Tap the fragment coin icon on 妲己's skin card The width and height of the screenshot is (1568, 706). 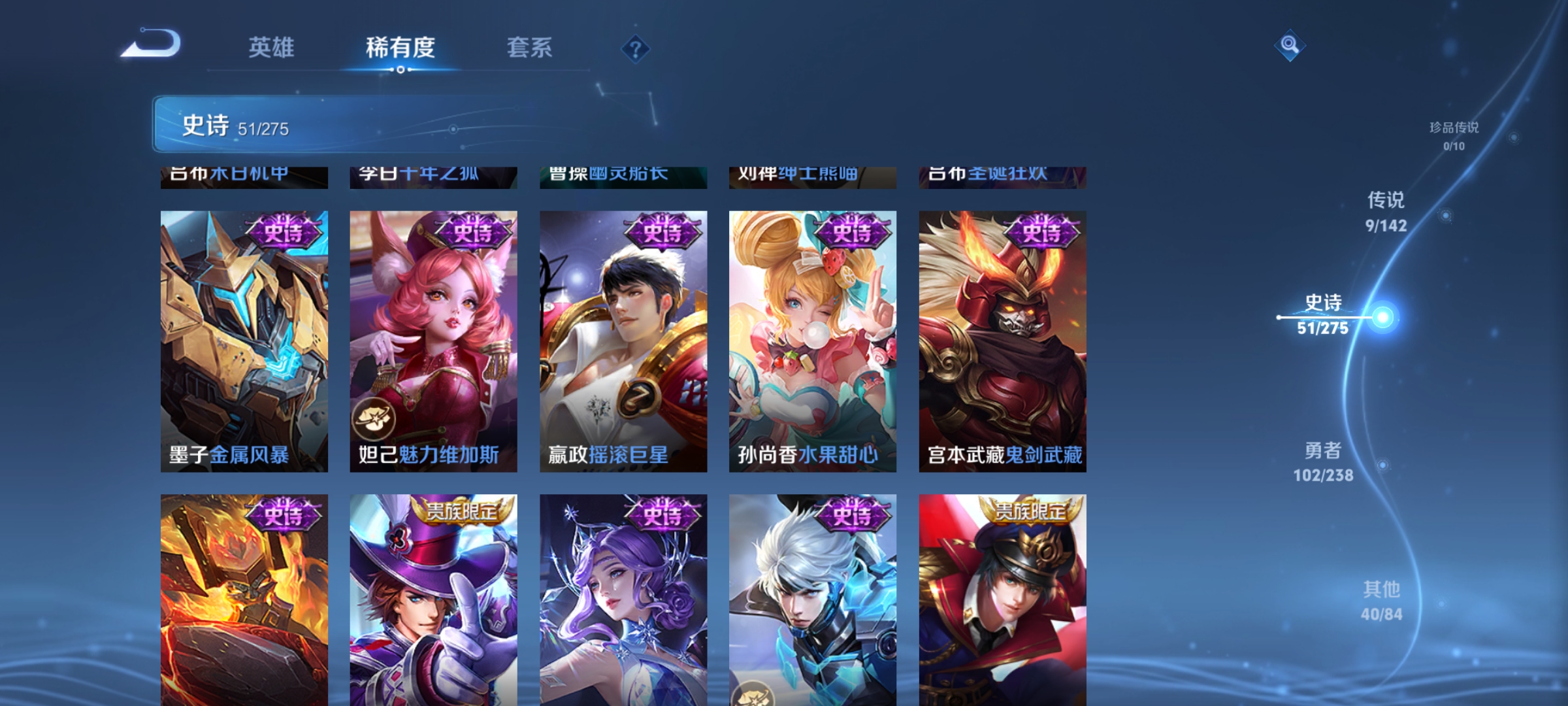click(374, 417)
